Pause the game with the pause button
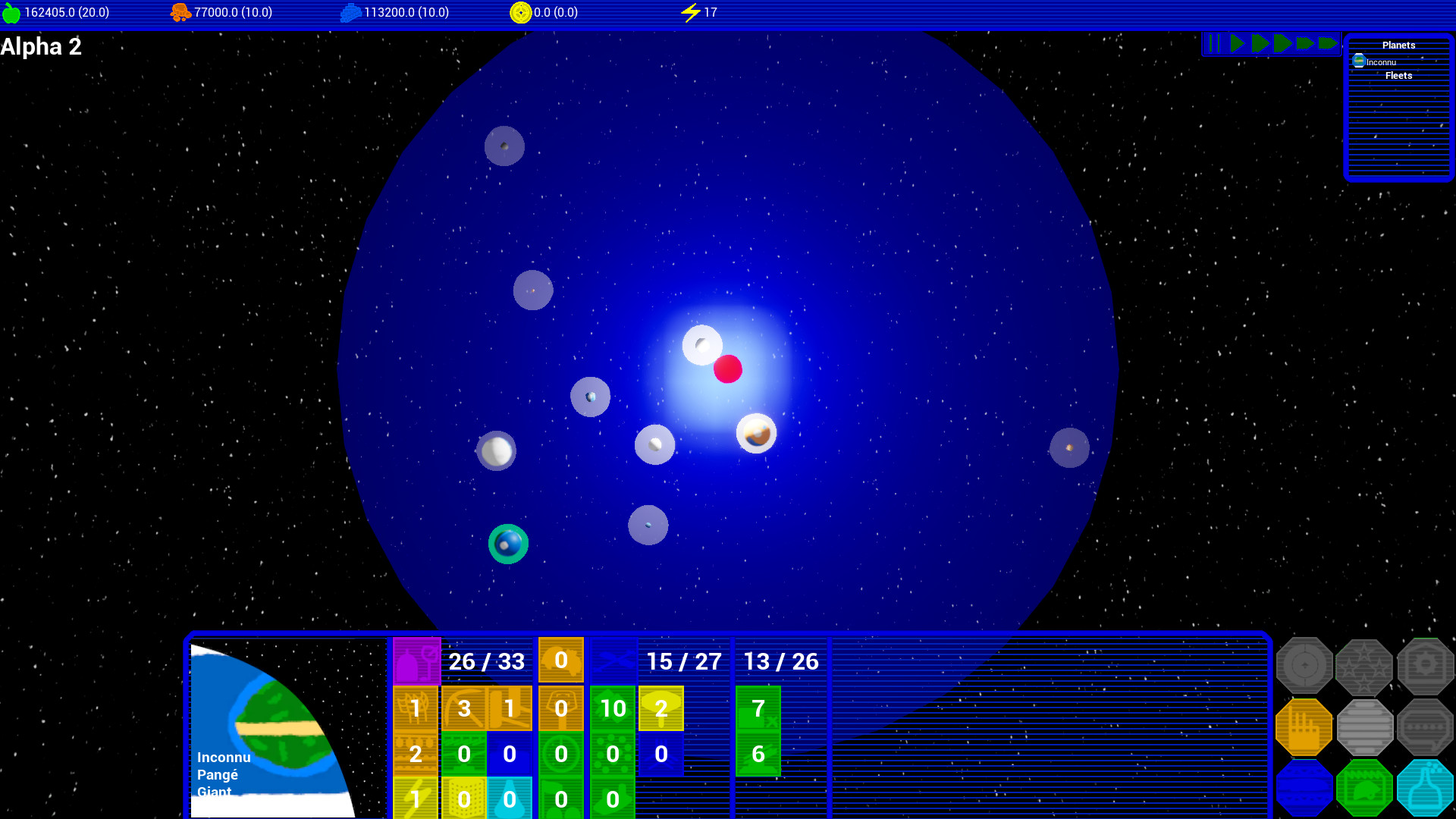Image resolution: width=1456 pixels, height=819 pixels. coord(1214,43)
